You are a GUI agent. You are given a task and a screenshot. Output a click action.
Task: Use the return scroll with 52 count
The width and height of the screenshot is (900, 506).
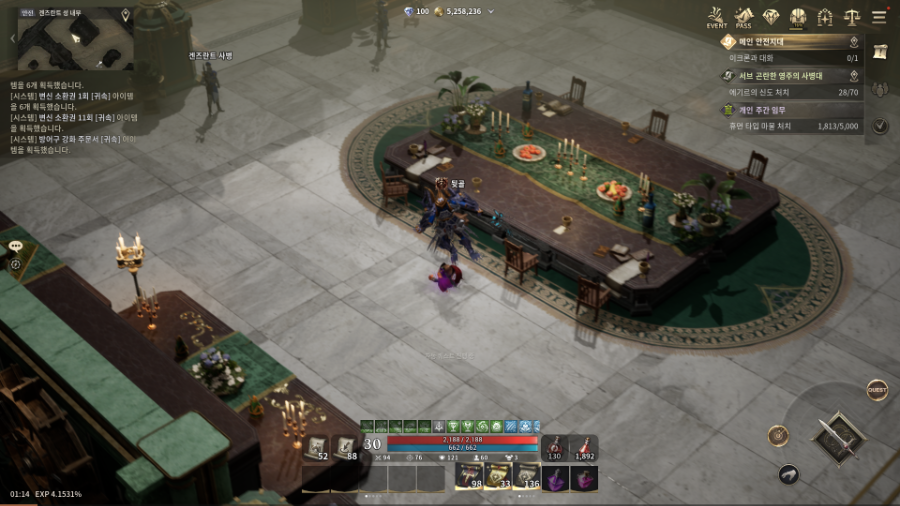tap(317, 448)
